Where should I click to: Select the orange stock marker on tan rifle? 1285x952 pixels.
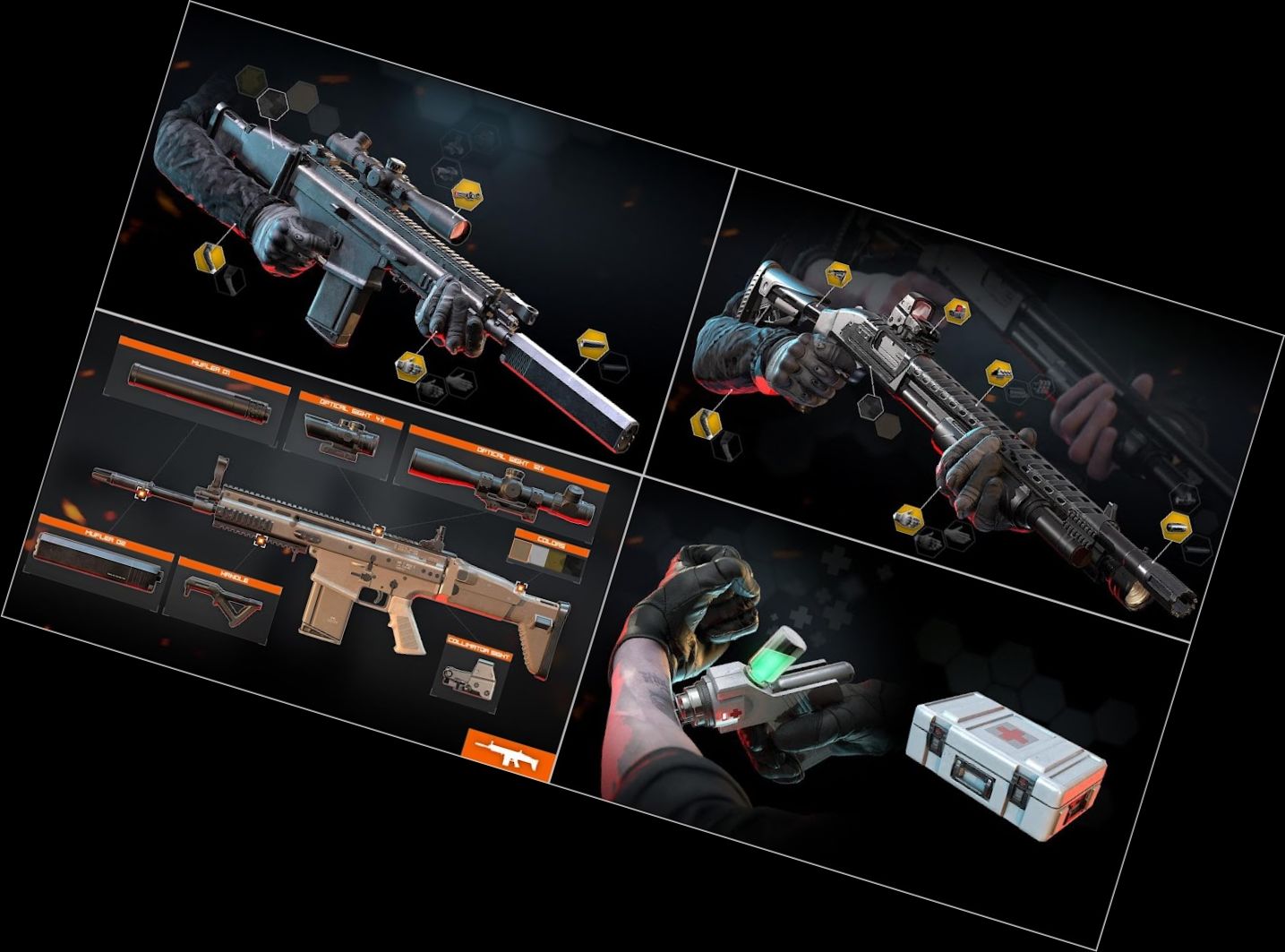[520, 587]
